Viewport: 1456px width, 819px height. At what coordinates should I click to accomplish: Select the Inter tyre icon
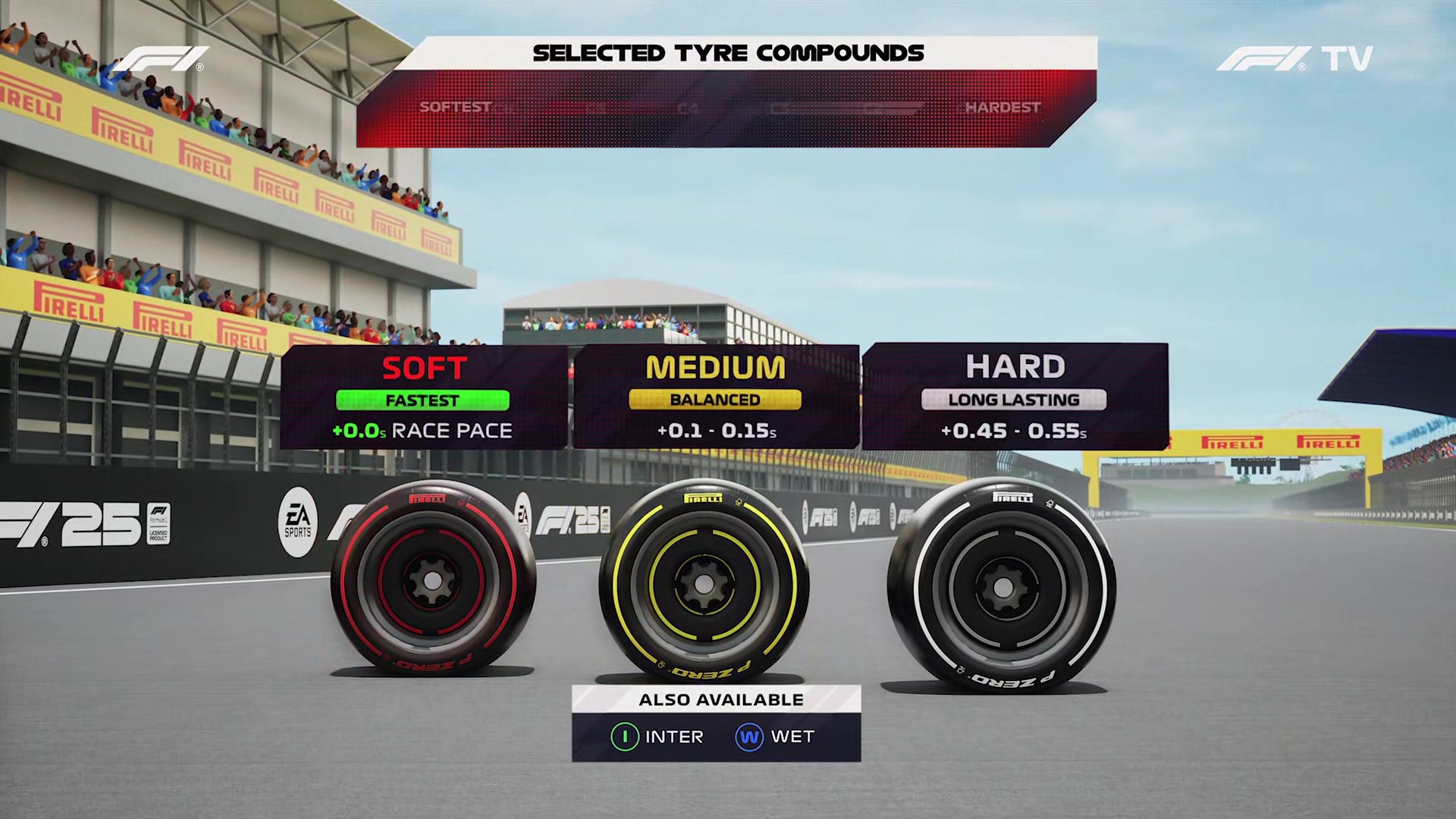[x=624, y=736]
